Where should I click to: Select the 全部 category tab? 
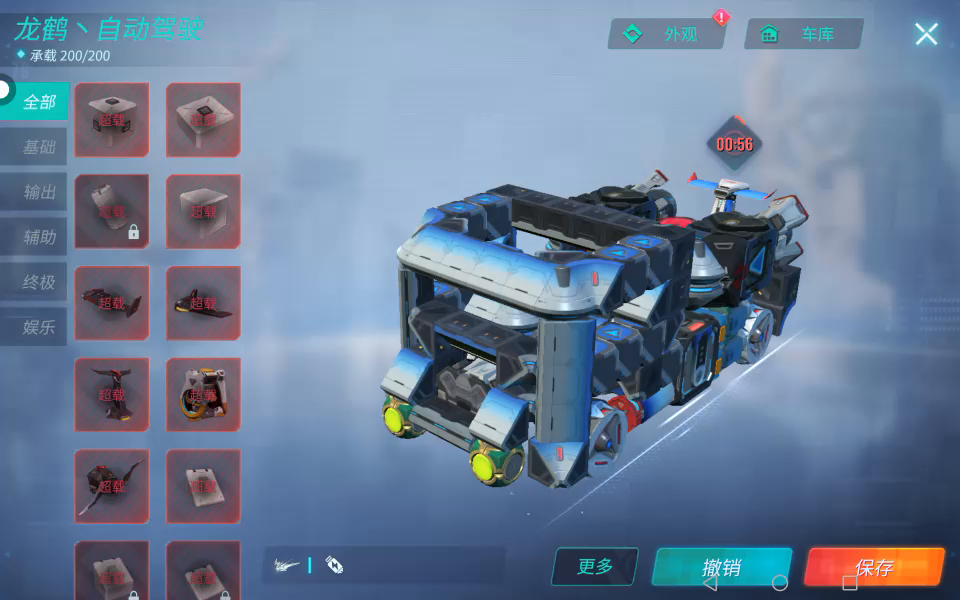pos(38,102)
